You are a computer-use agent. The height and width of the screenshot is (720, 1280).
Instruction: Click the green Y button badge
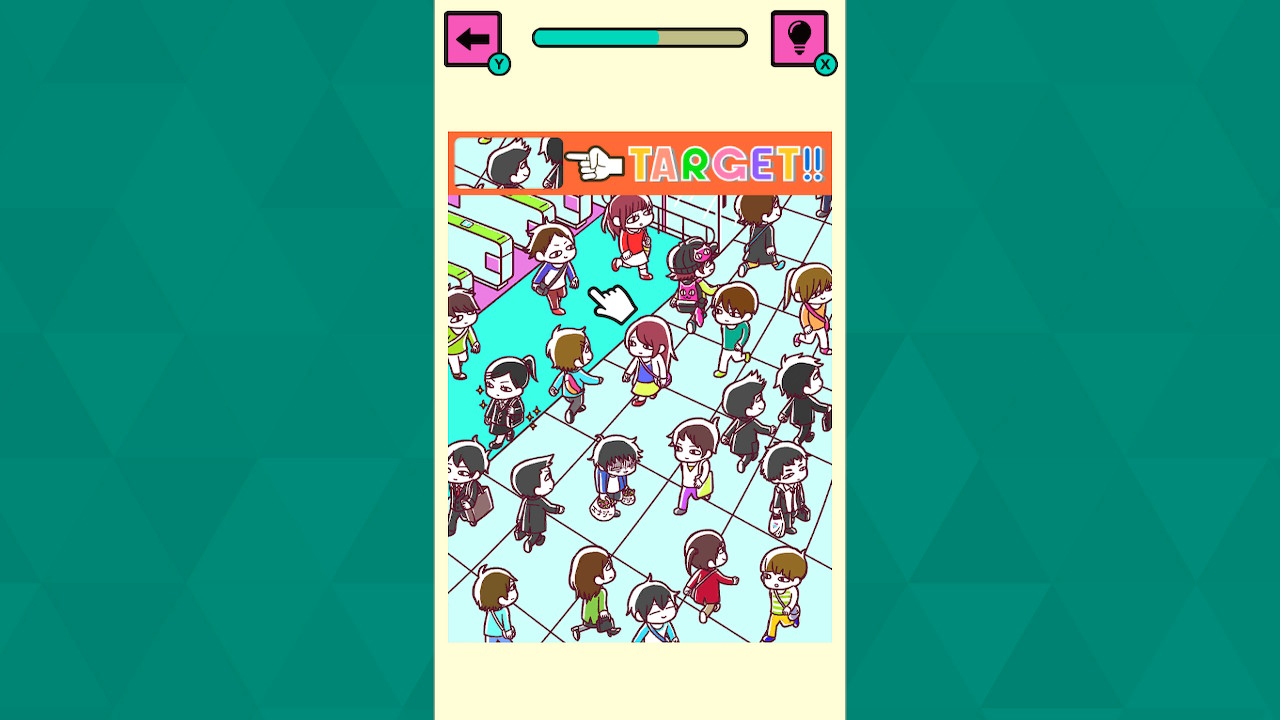coord(498,64)
